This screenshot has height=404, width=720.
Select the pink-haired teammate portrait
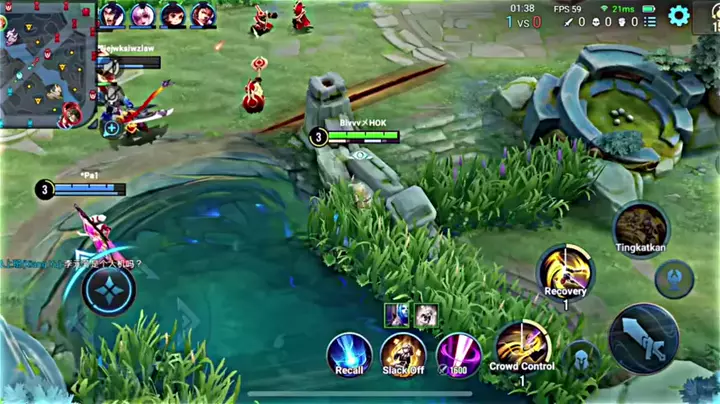(142, 16)
